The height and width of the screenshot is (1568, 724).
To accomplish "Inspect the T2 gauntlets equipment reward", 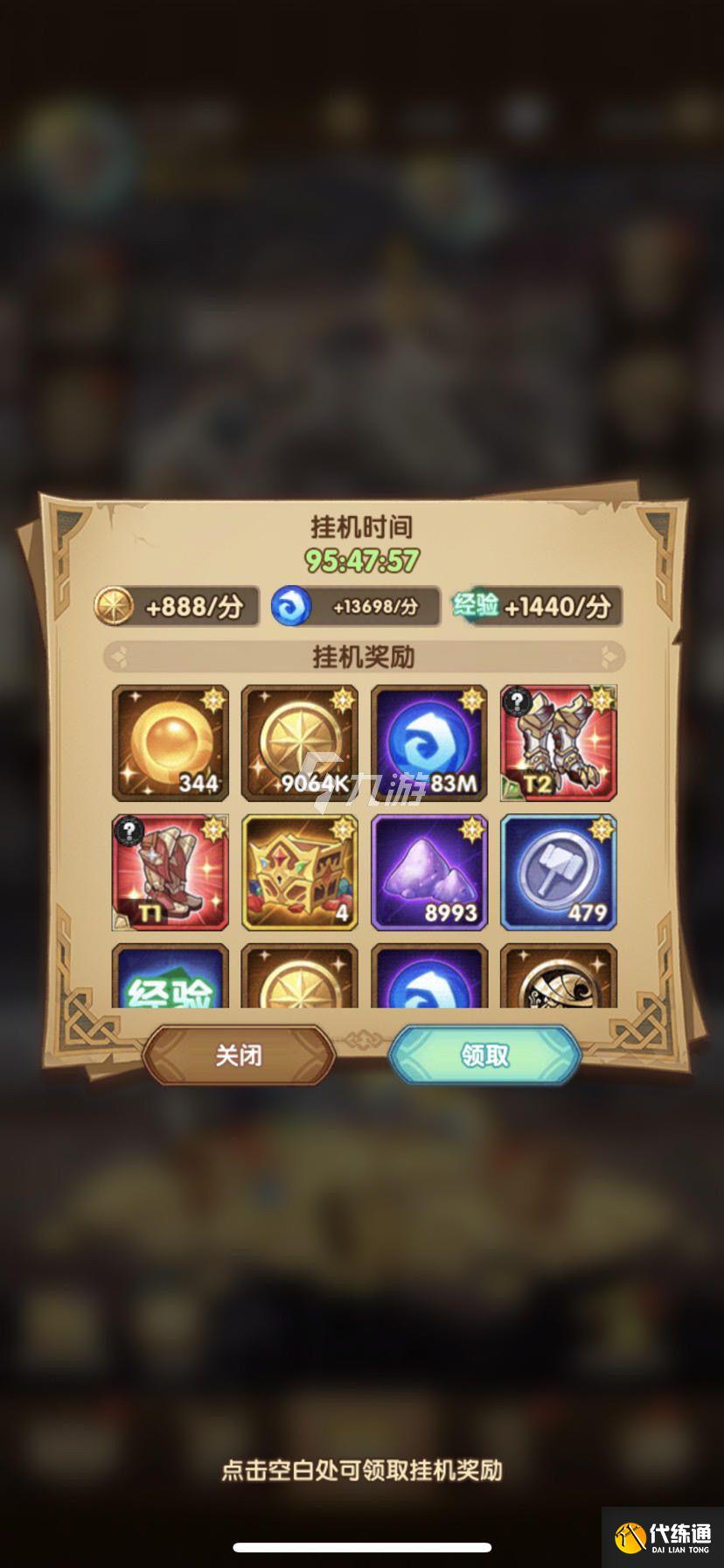I will click(x=558, y=742).
